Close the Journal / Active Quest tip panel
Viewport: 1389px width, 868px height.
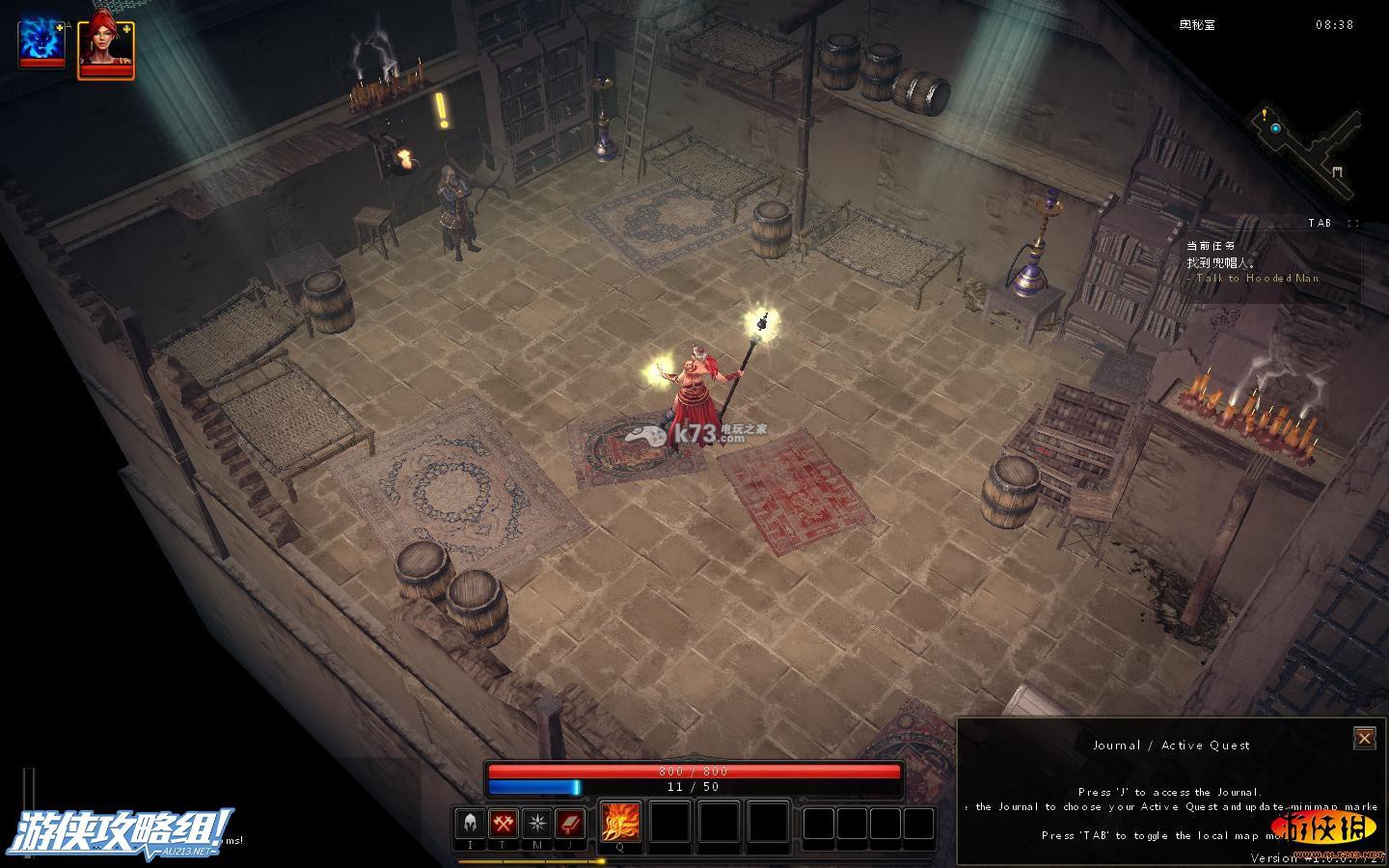point(1364,738)
